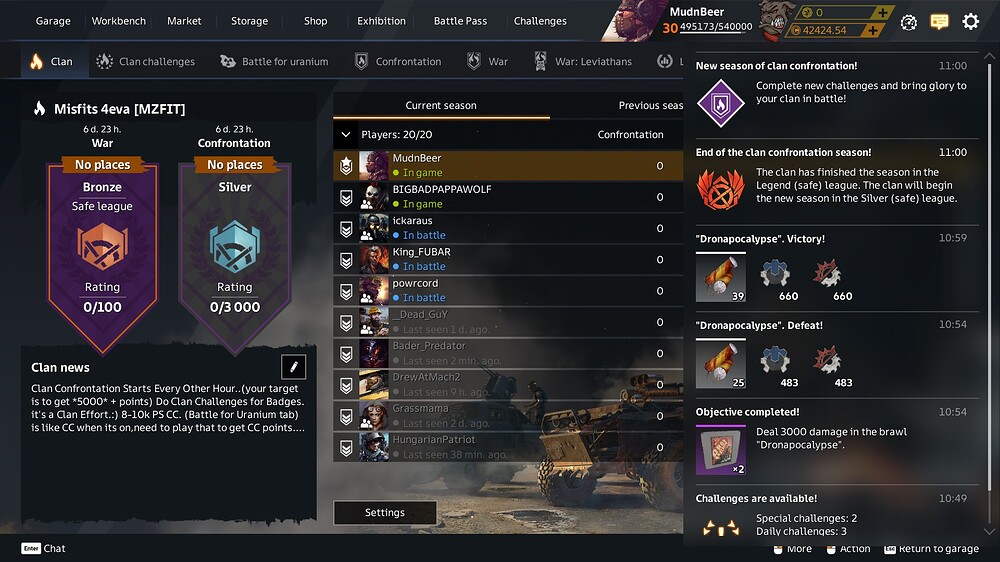Viewport: 1000px width, 562px height.
Task: Open the Market
Action: coord(184,21)
